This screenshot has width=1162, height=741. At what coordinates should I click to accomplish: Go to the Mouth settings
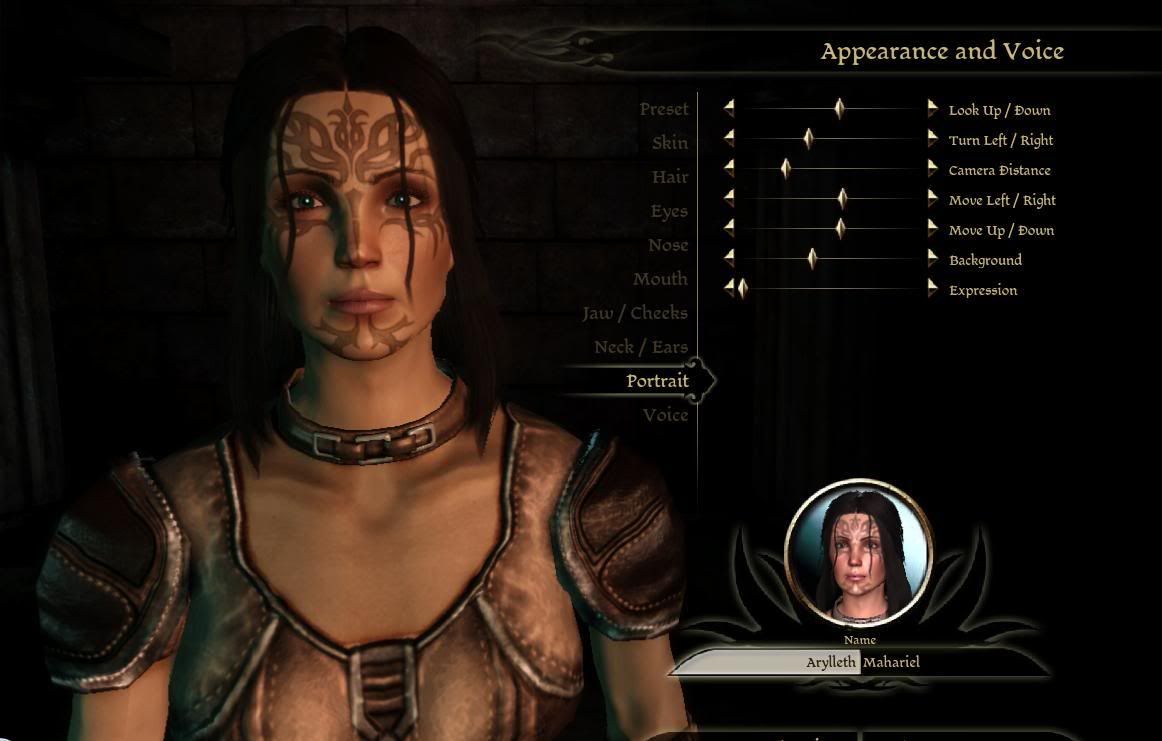tap(660, 279)
